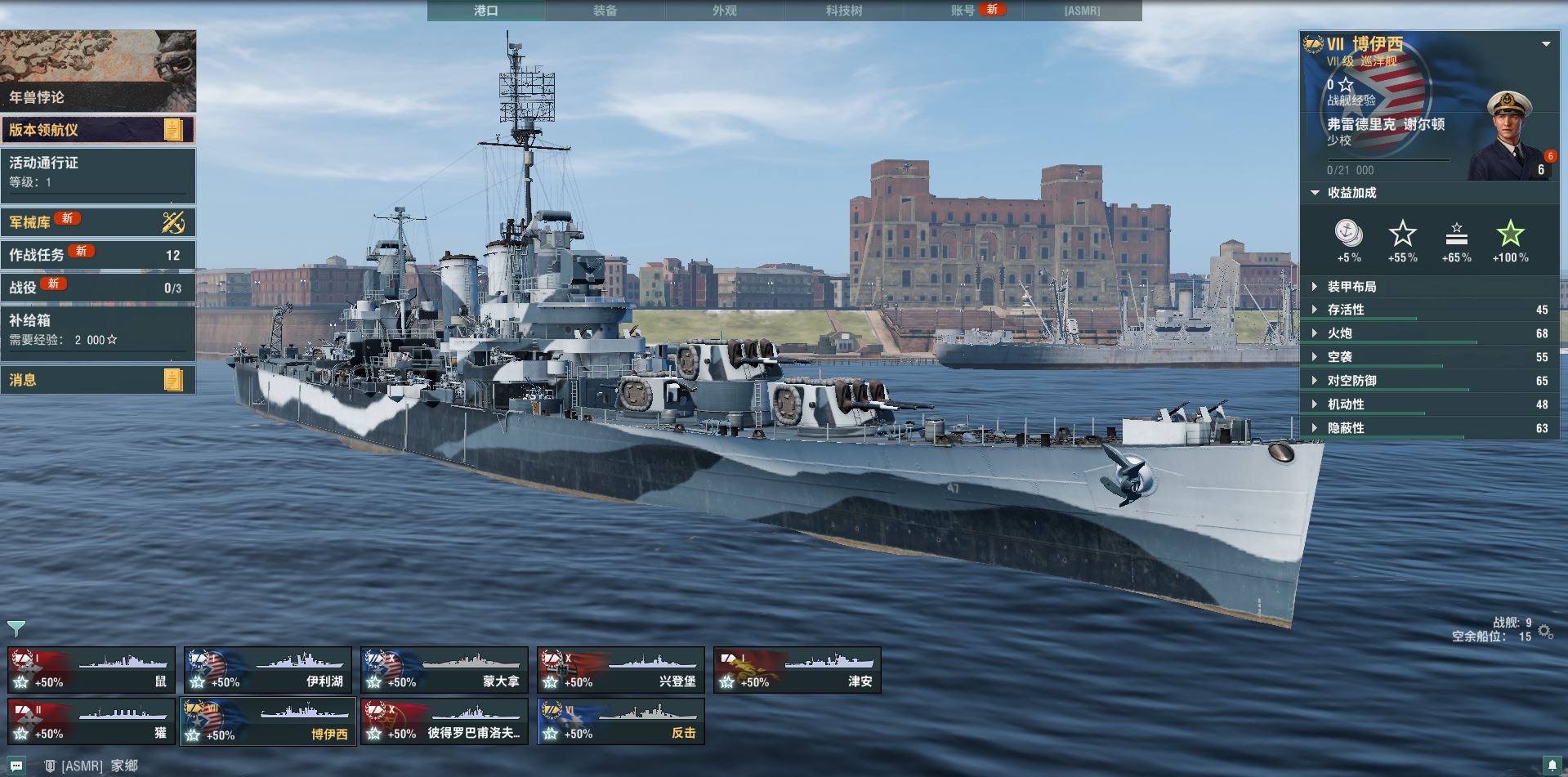Select the 蒙大拿 ship in carousel

click(444, 670)
